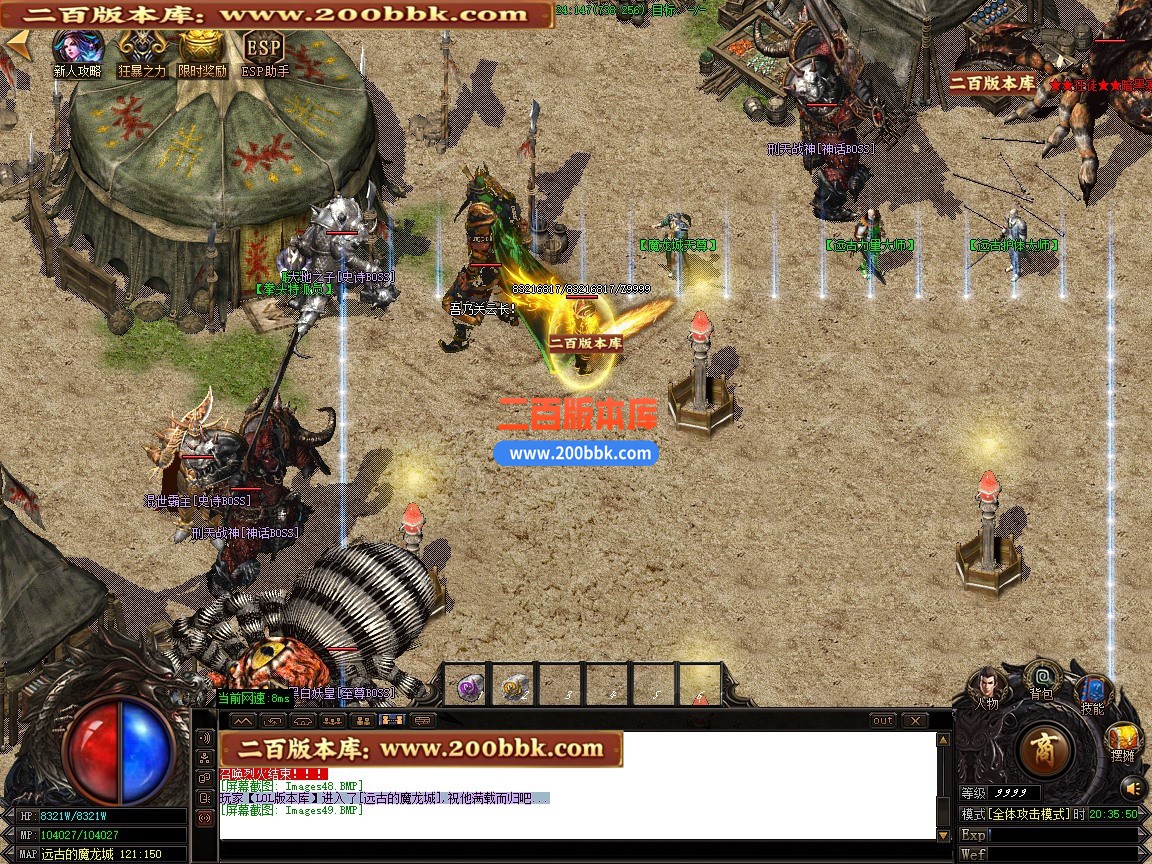Close the chat panel with the X button

(x=915, y=720)
